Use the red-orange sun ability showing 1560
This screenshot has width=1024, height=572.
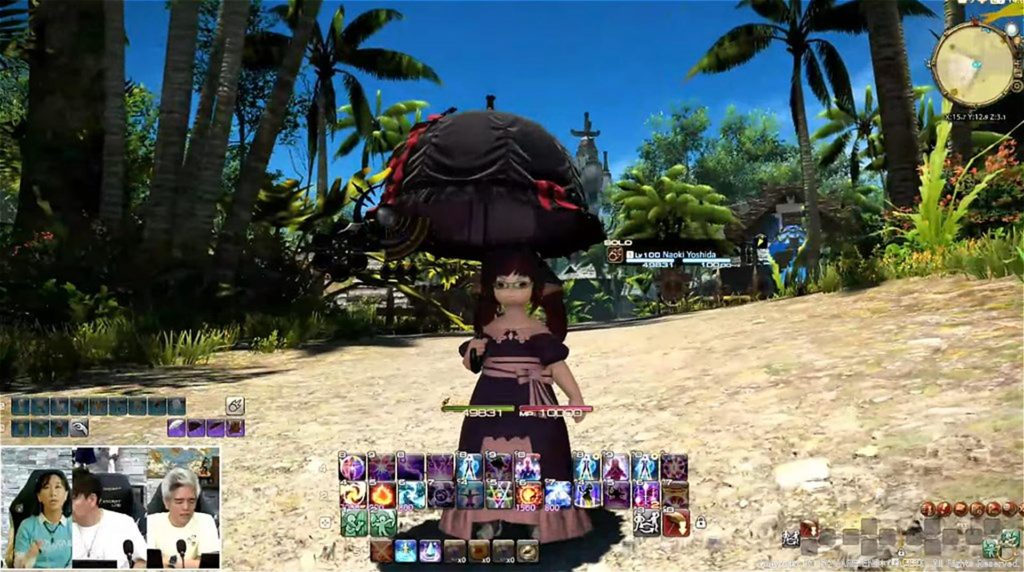coord(529,494)
